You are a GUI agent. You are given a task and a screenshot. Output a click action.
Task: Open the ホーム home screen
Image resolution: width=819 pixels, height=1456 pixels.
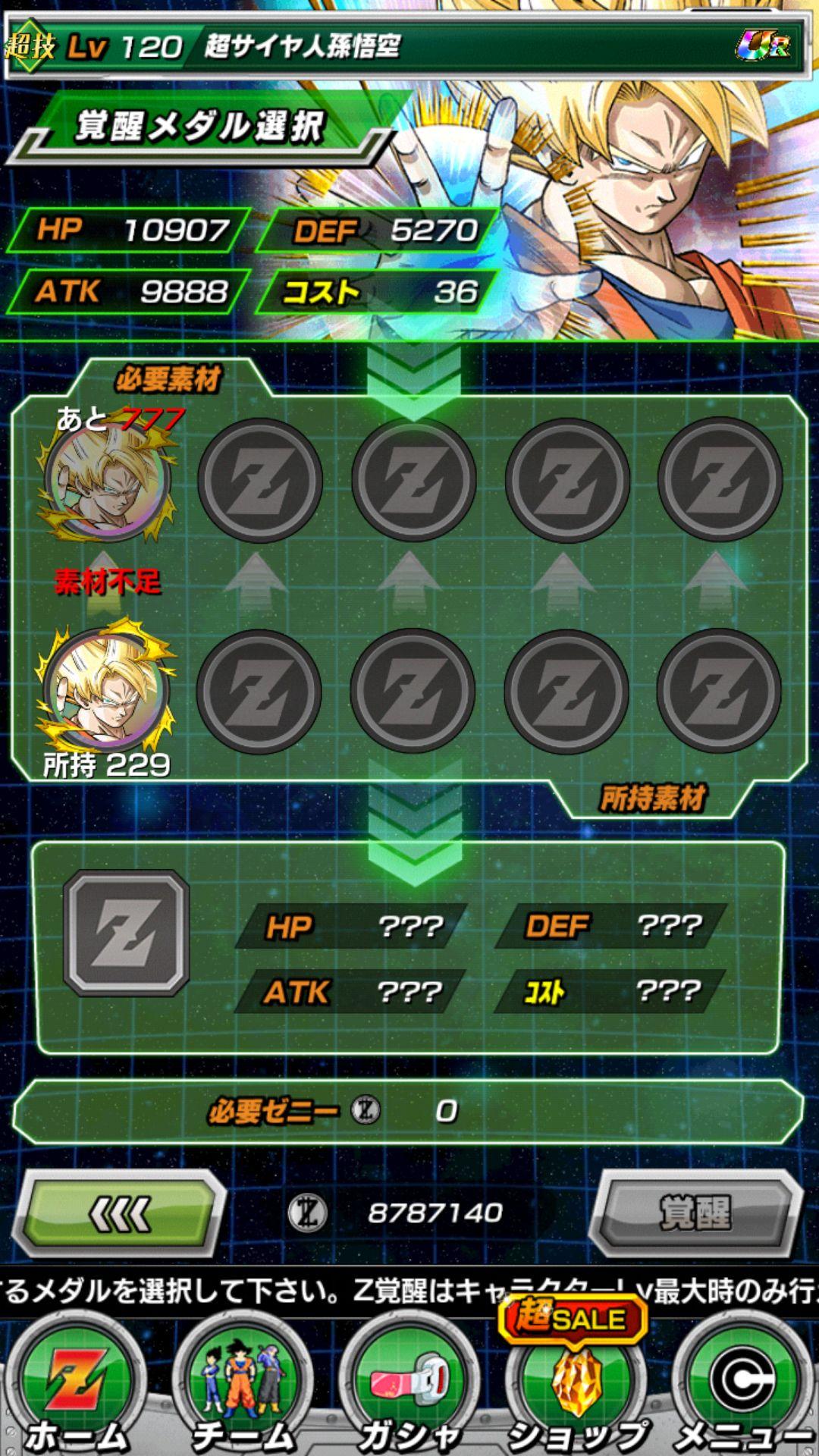pos(76,1388)
